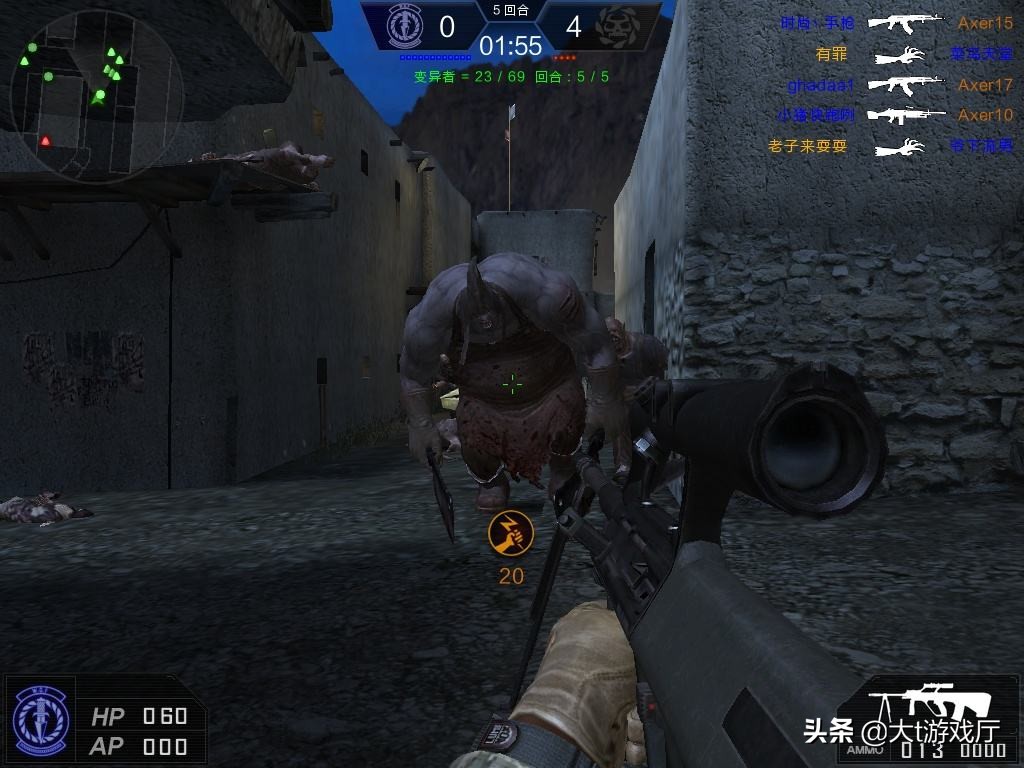This screenshot has height=768, width=1024.
Task: Activate the orange lightning fist skill icon
Action: [510, 534]
